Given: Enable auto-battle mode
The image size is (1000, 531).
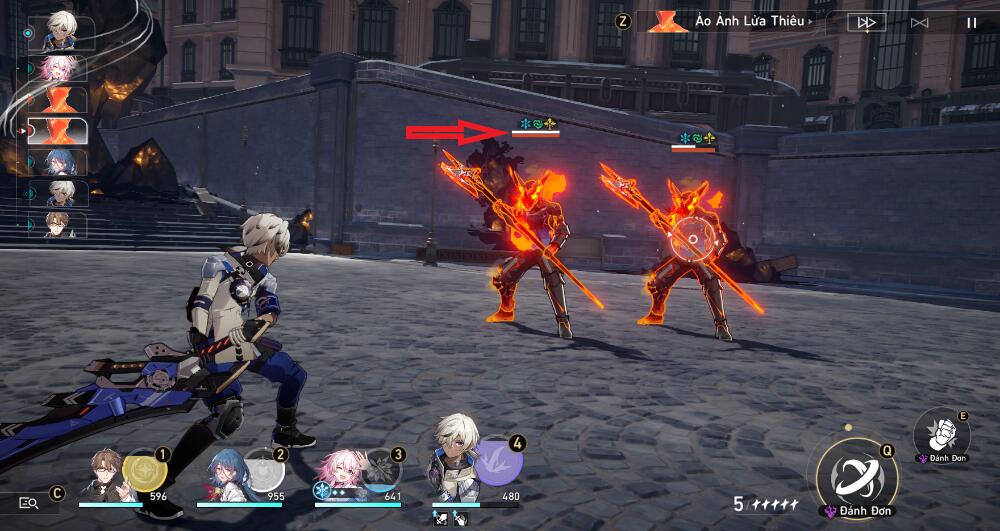Looking at the screenshot, I should 920,22.
